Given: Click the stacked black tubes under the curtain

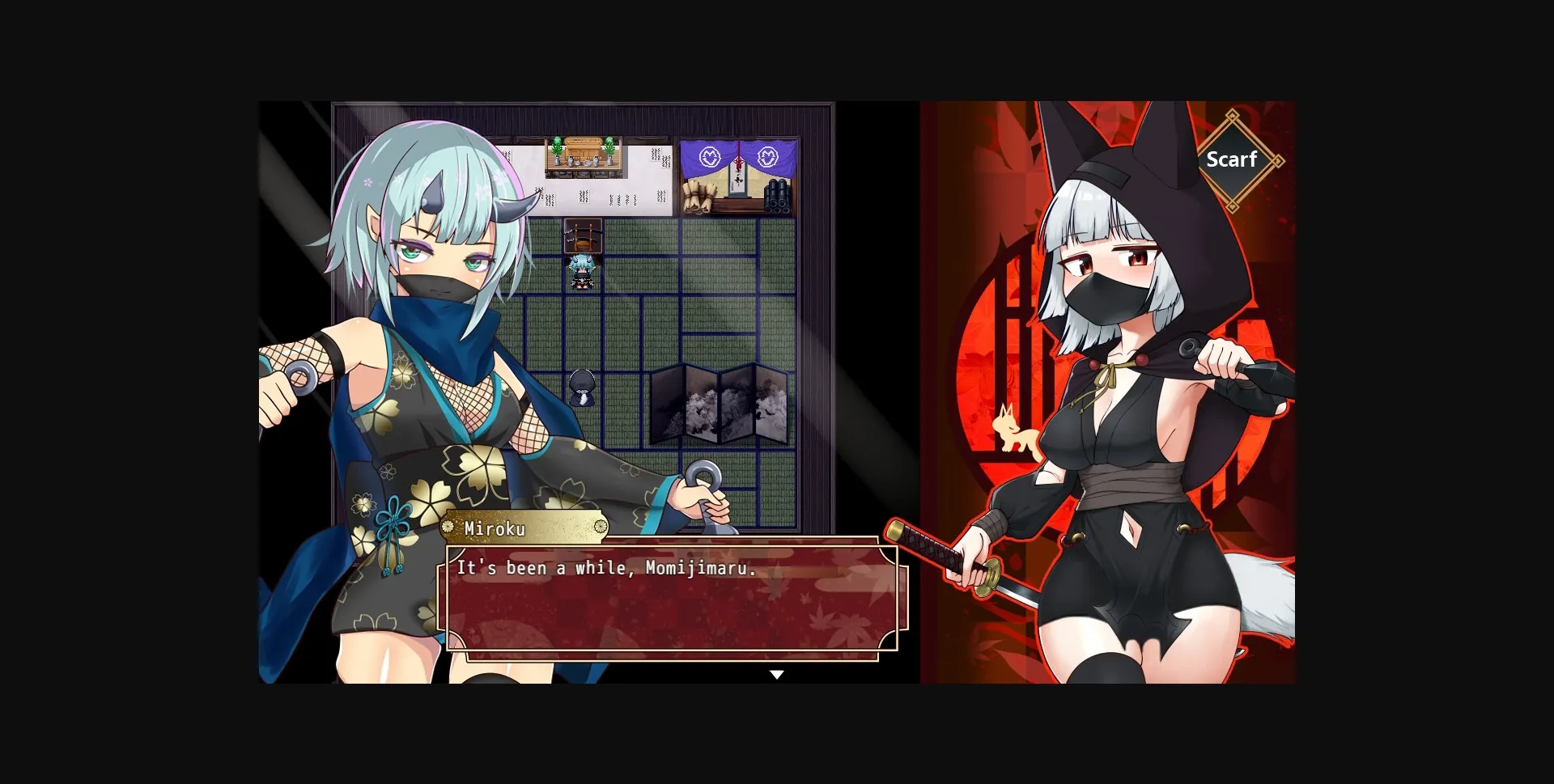Looking at the screenshot, I should coord(778,198).
